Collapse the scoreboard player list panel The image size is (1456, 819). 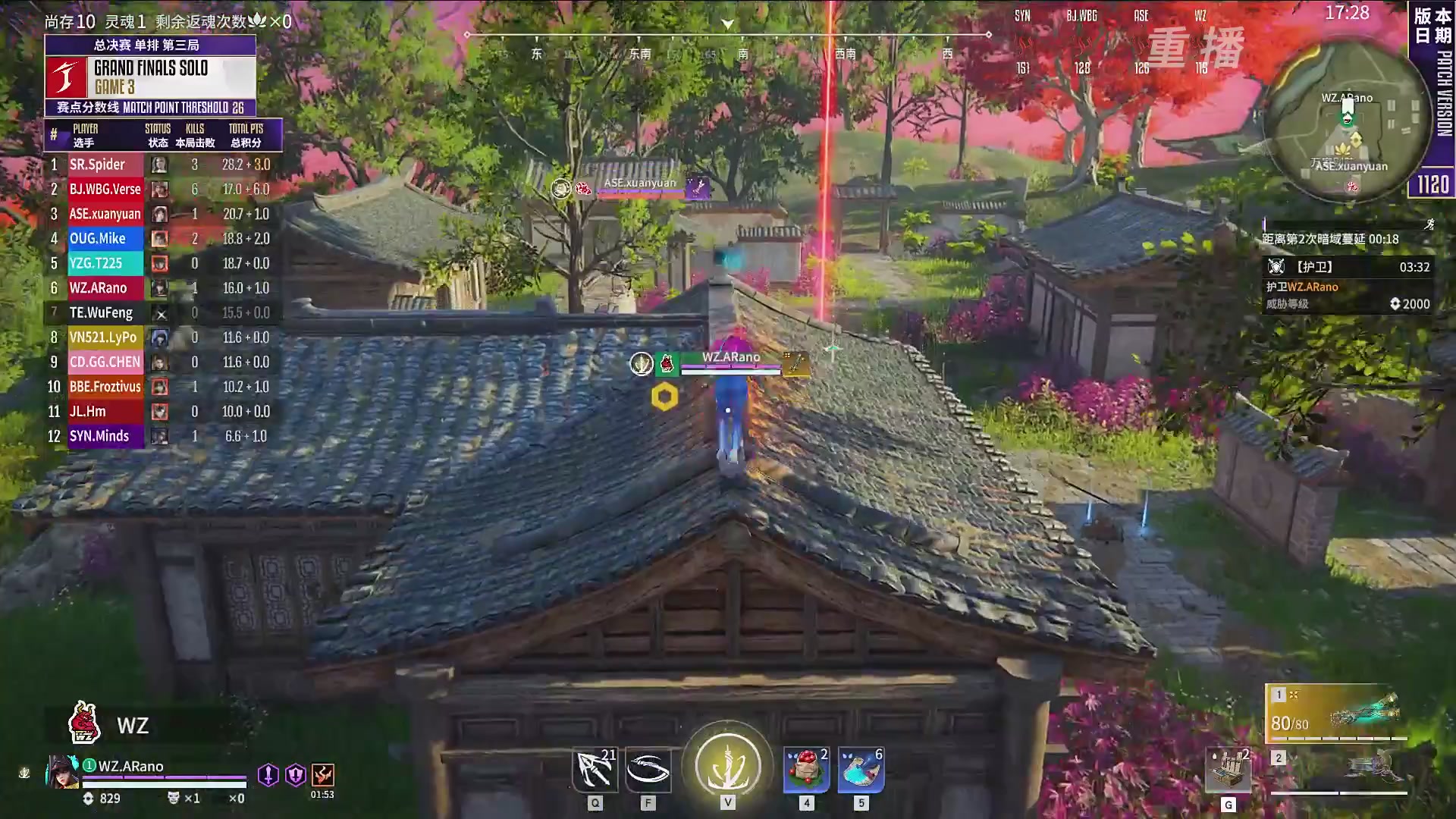click(x=163, y=134)
